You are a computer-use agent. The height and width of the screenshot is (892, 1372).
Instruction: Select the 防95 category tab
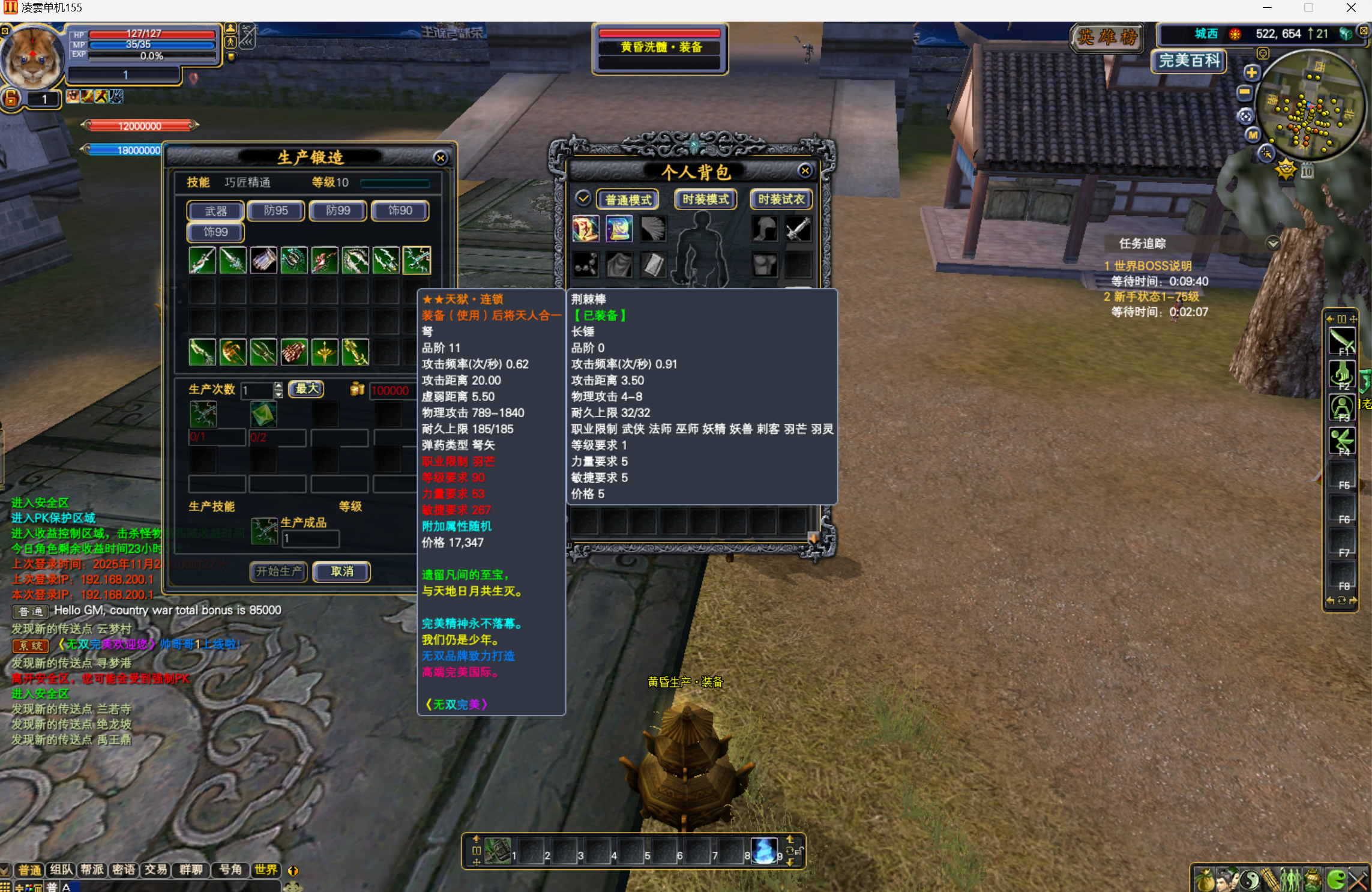coord(276,211)
